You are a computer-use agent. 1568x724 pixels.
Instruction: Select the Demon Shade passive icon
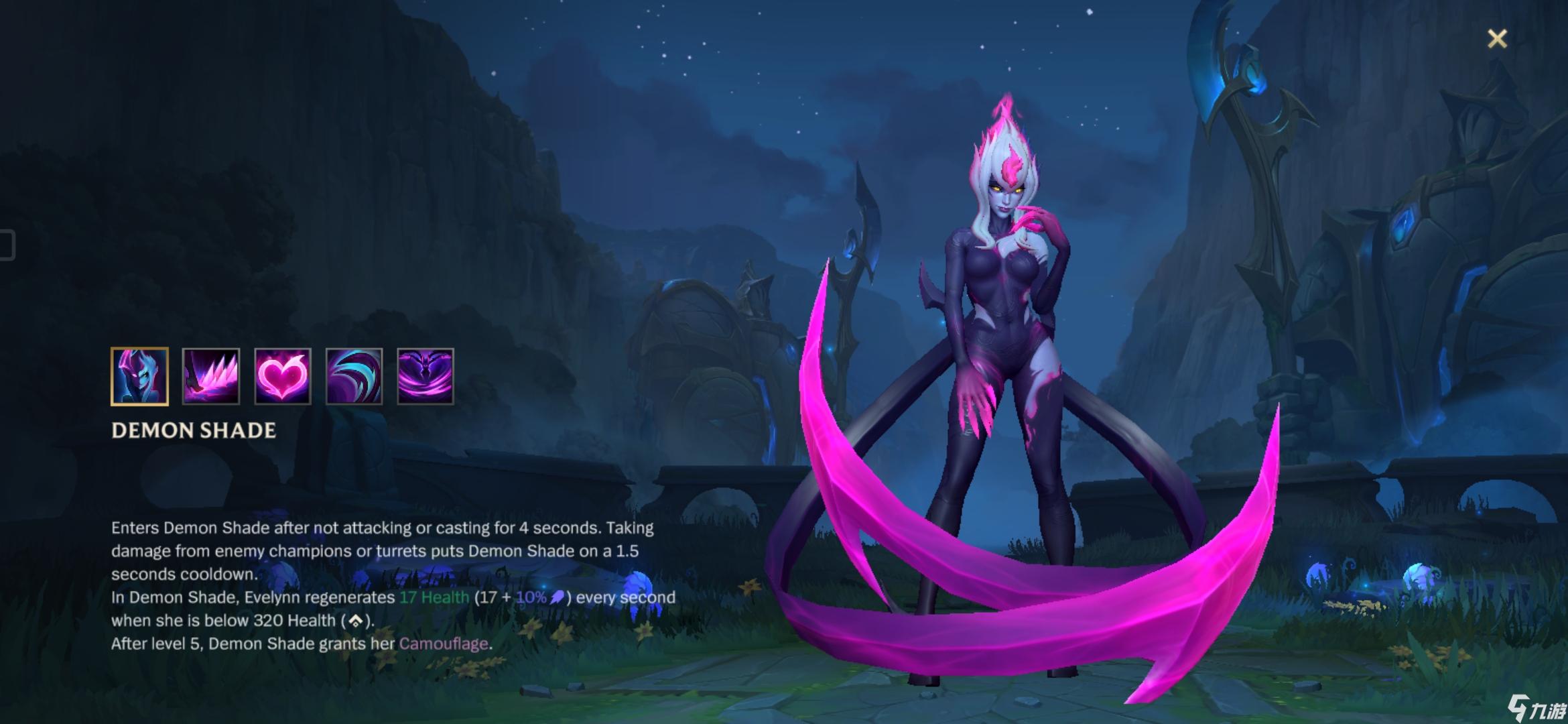(139, 376)
